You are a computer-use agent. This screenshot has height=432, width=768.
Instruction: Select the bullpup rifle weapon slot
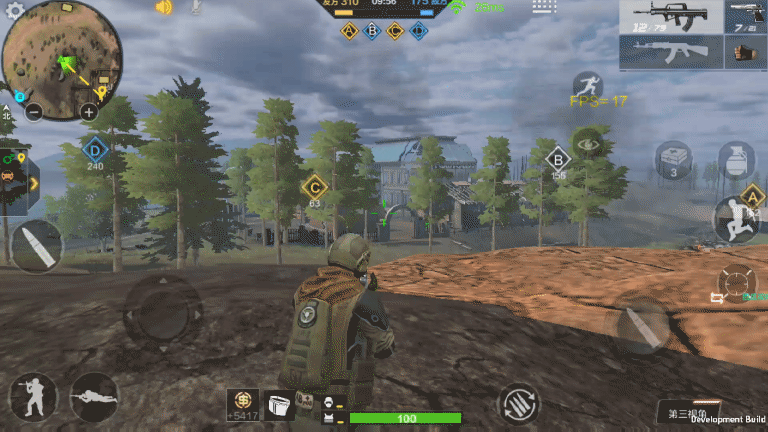668,17
